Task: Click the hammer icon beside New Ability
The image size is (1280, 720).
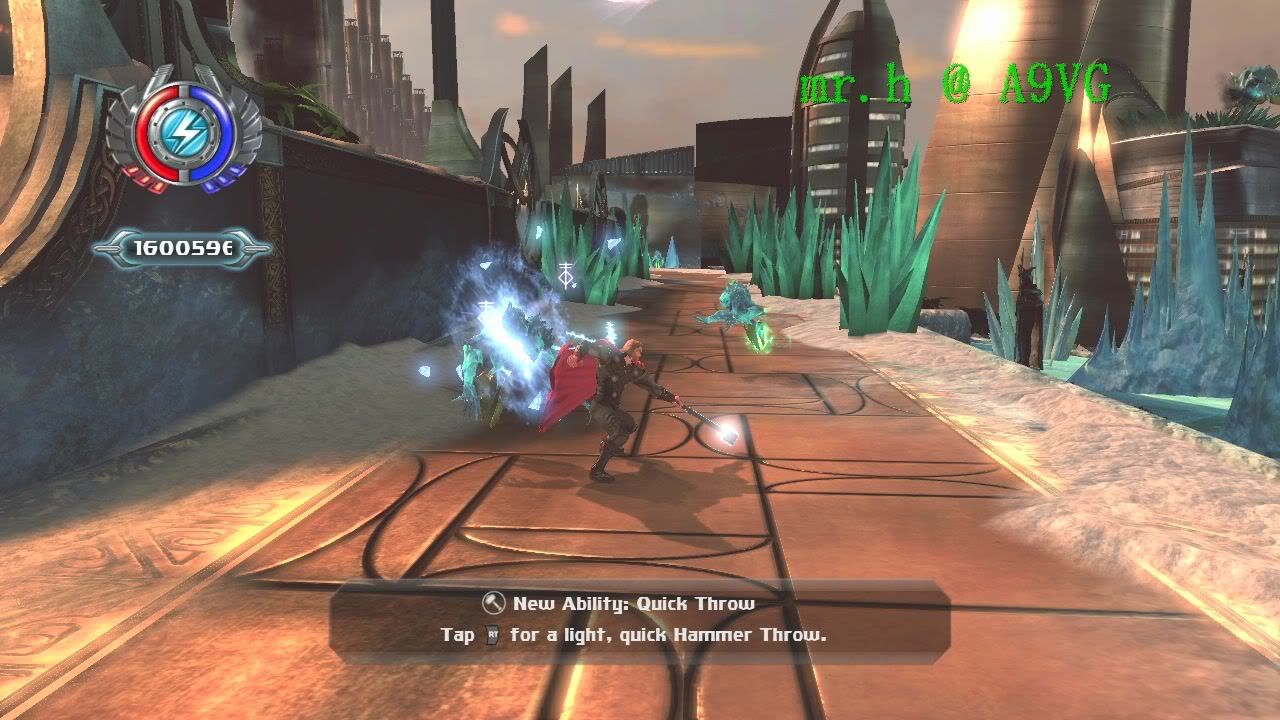Action: tap(493, 603)
